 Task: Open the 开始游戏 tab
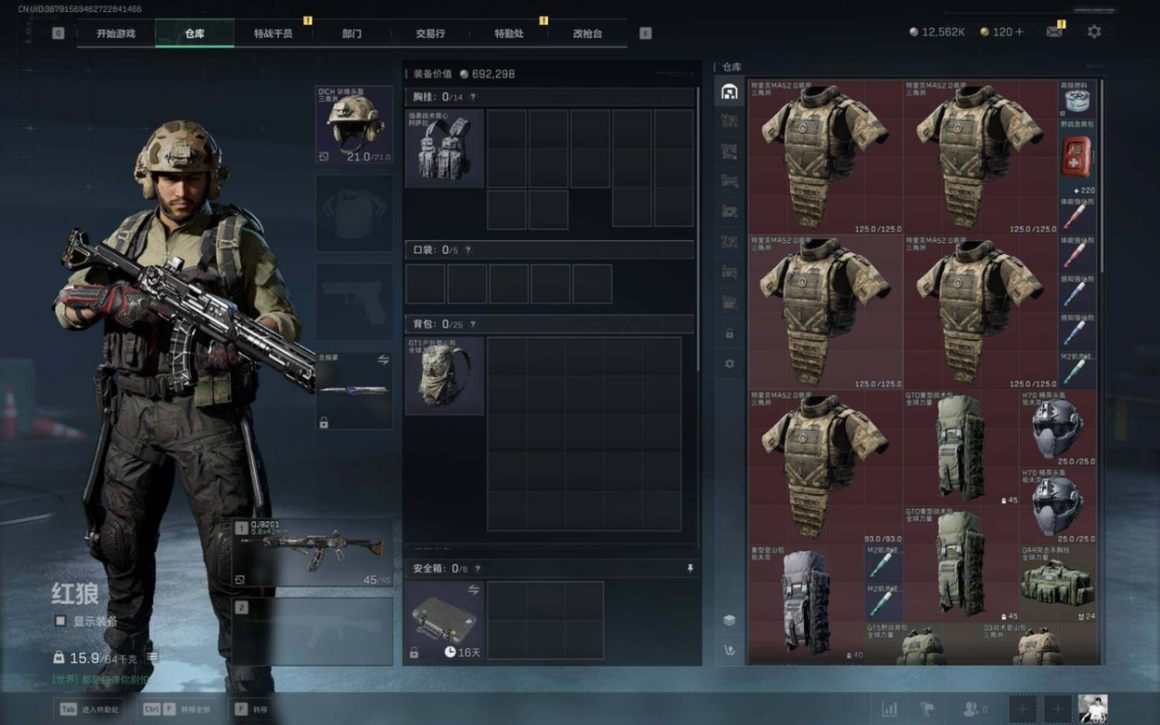(x=115, y=33)
